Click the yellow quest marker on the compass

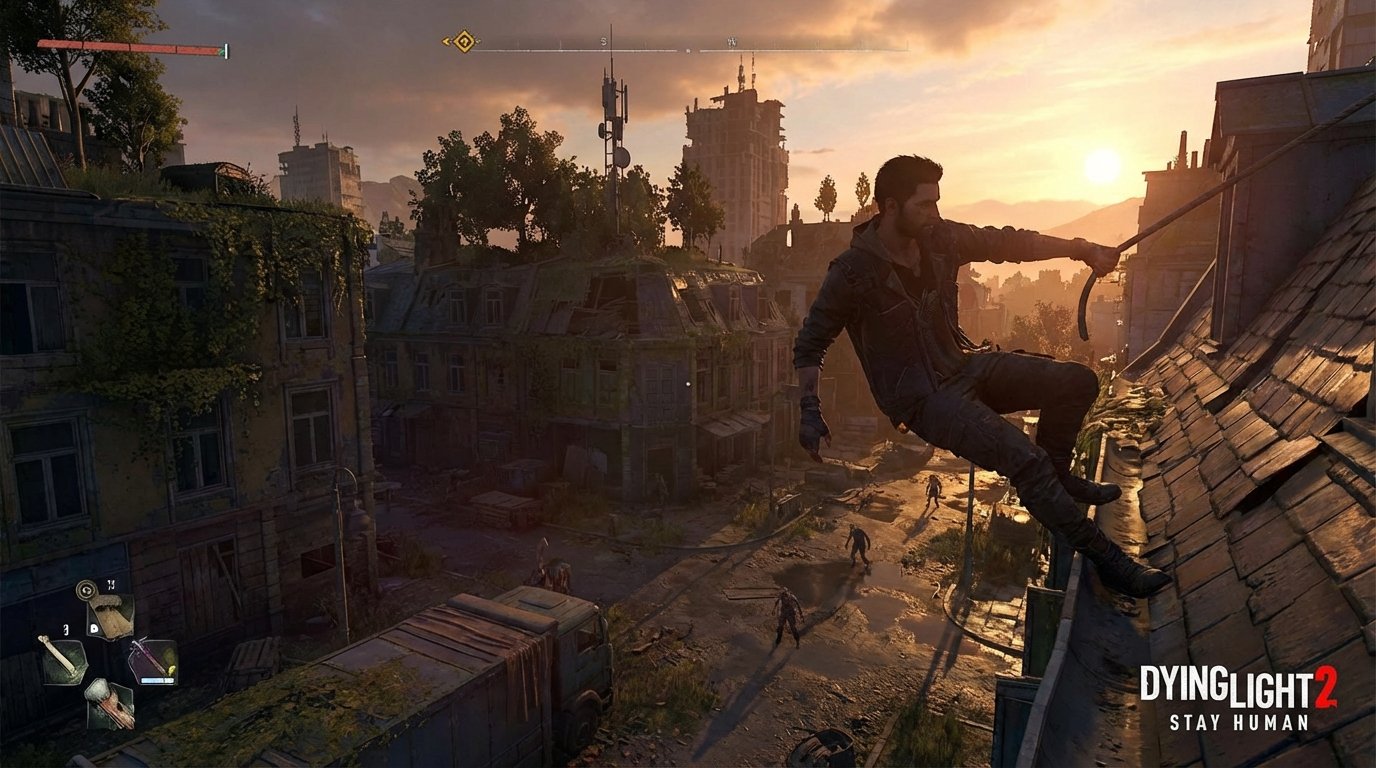pos(463,41)
